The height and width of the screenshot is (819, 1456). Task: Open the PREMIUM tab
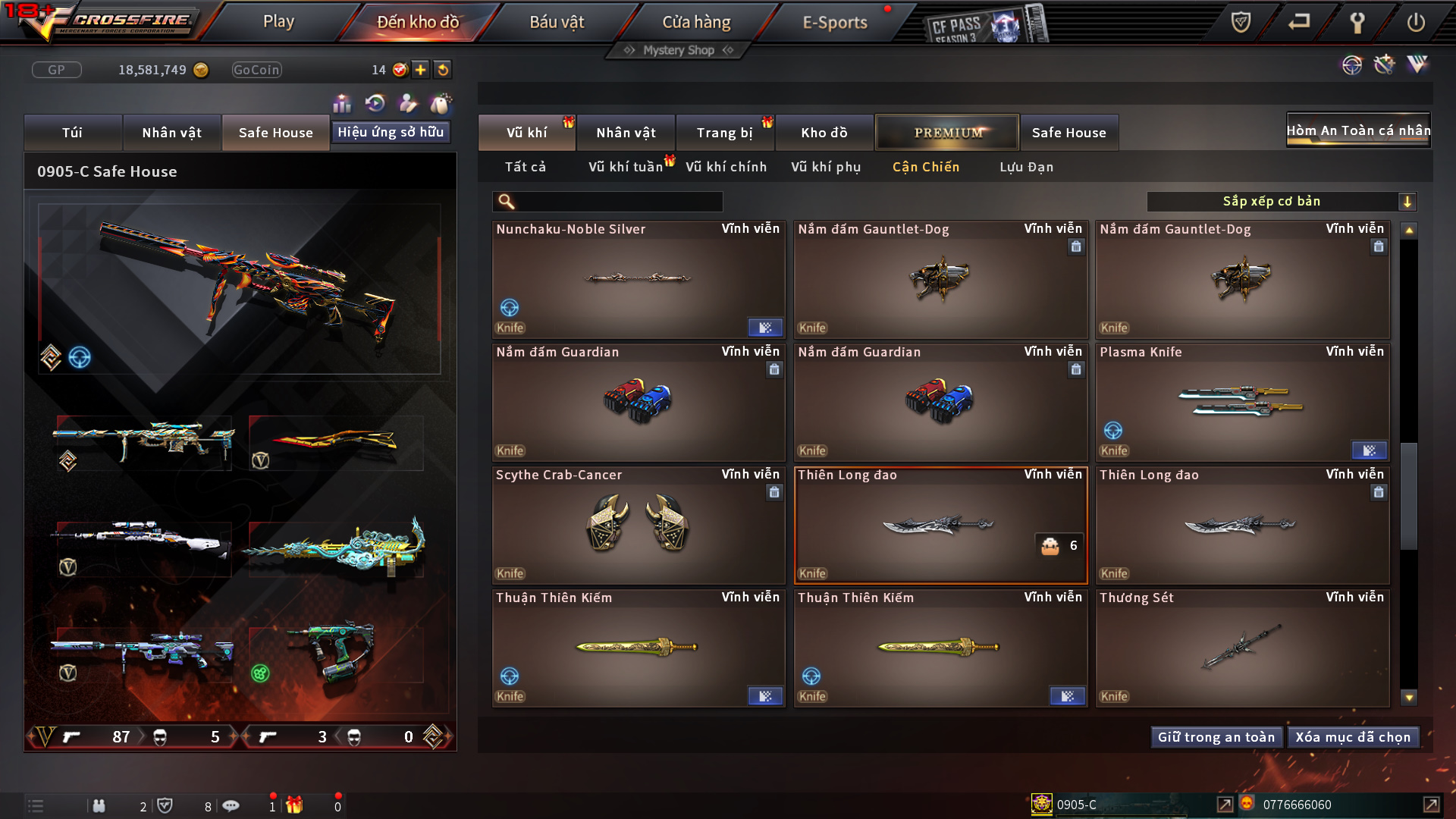(x=947, y=133)
